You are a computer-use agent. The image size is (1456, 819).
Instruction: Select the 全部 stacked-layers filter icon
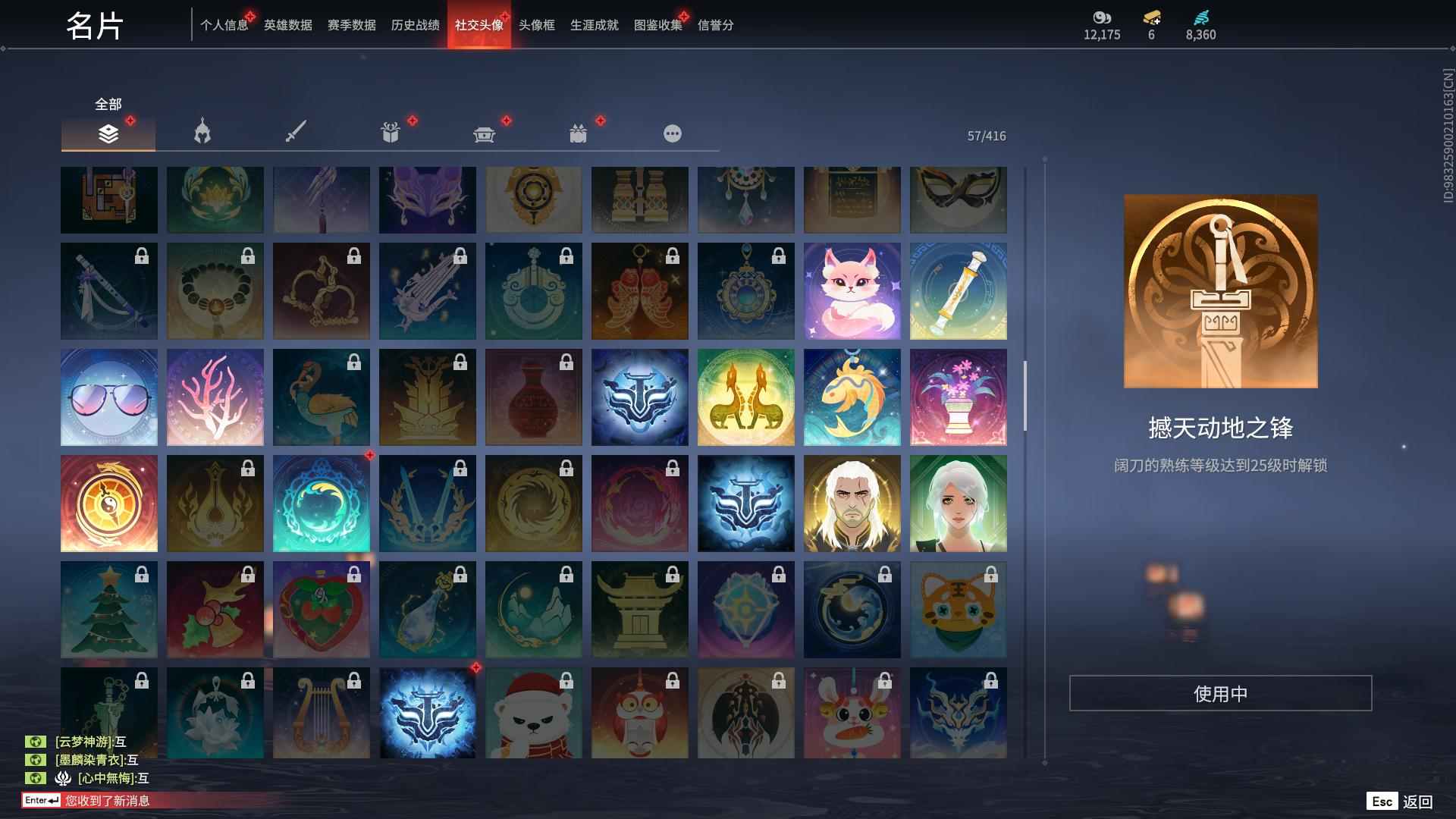(x=108, y=133)
